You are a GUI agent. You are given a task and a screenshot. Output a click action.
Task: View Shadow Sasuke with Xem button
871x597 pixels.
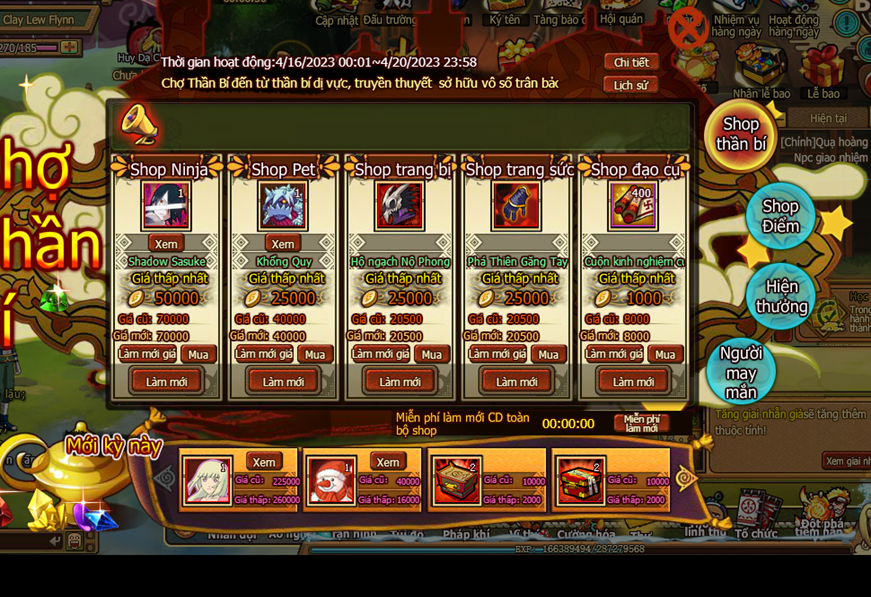point(166,243)
